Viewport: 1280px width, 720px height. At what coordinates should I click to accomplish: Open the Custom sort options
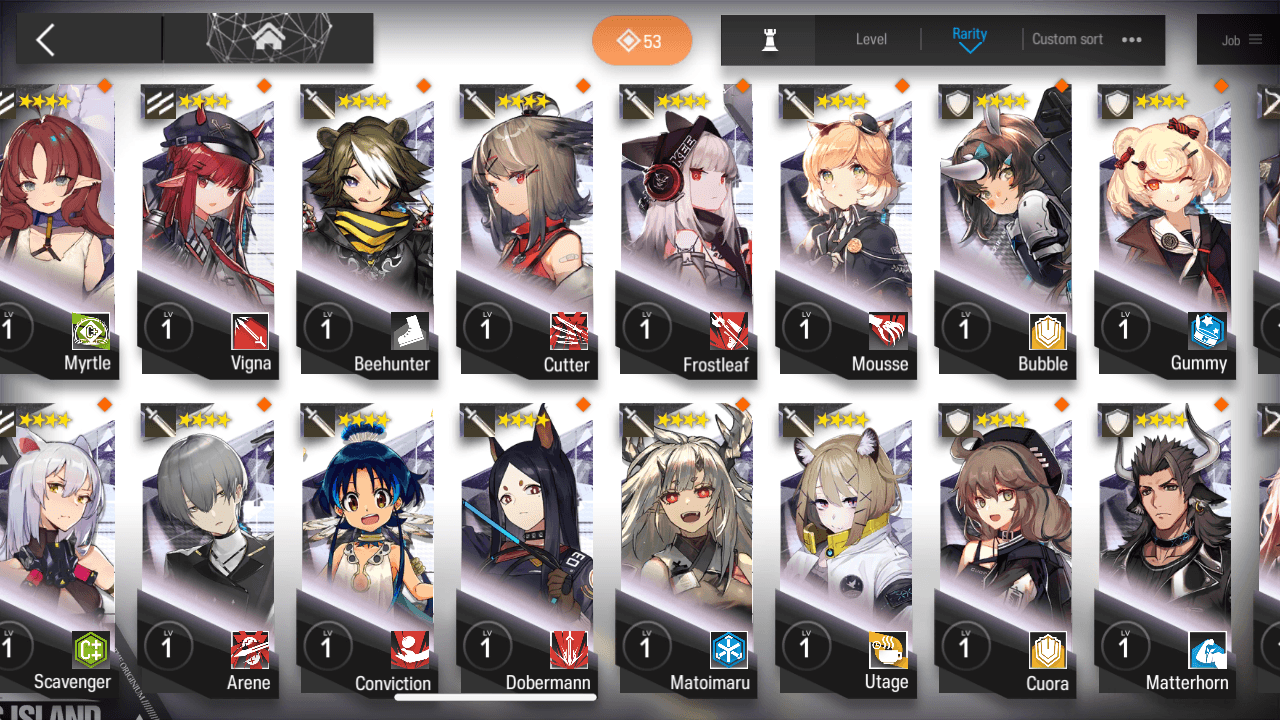[1086, 40]
